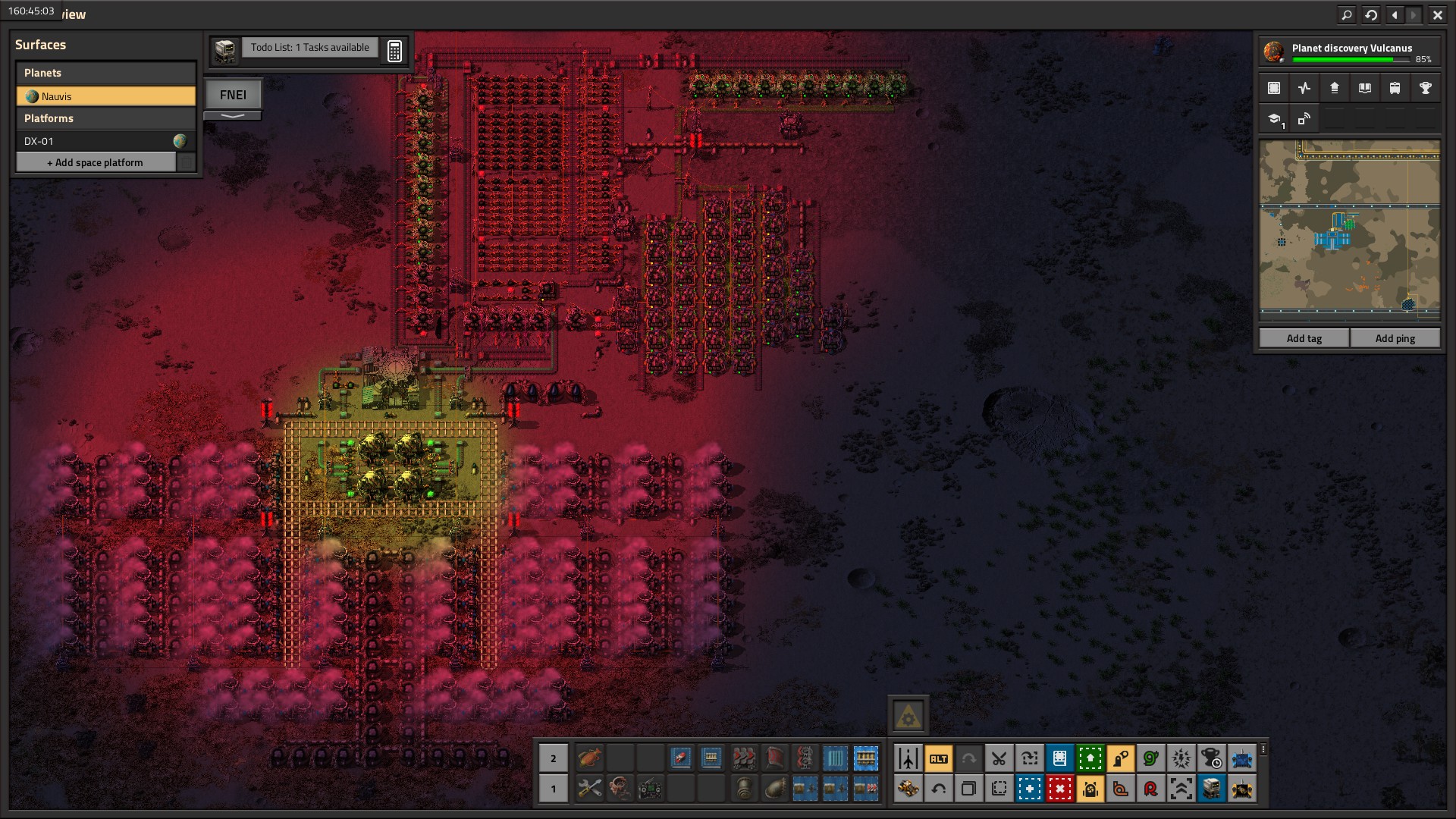The image size is (1456, 819).
Task: Activate the red deconstruction planner shortcut
Action: (1059, 789)
